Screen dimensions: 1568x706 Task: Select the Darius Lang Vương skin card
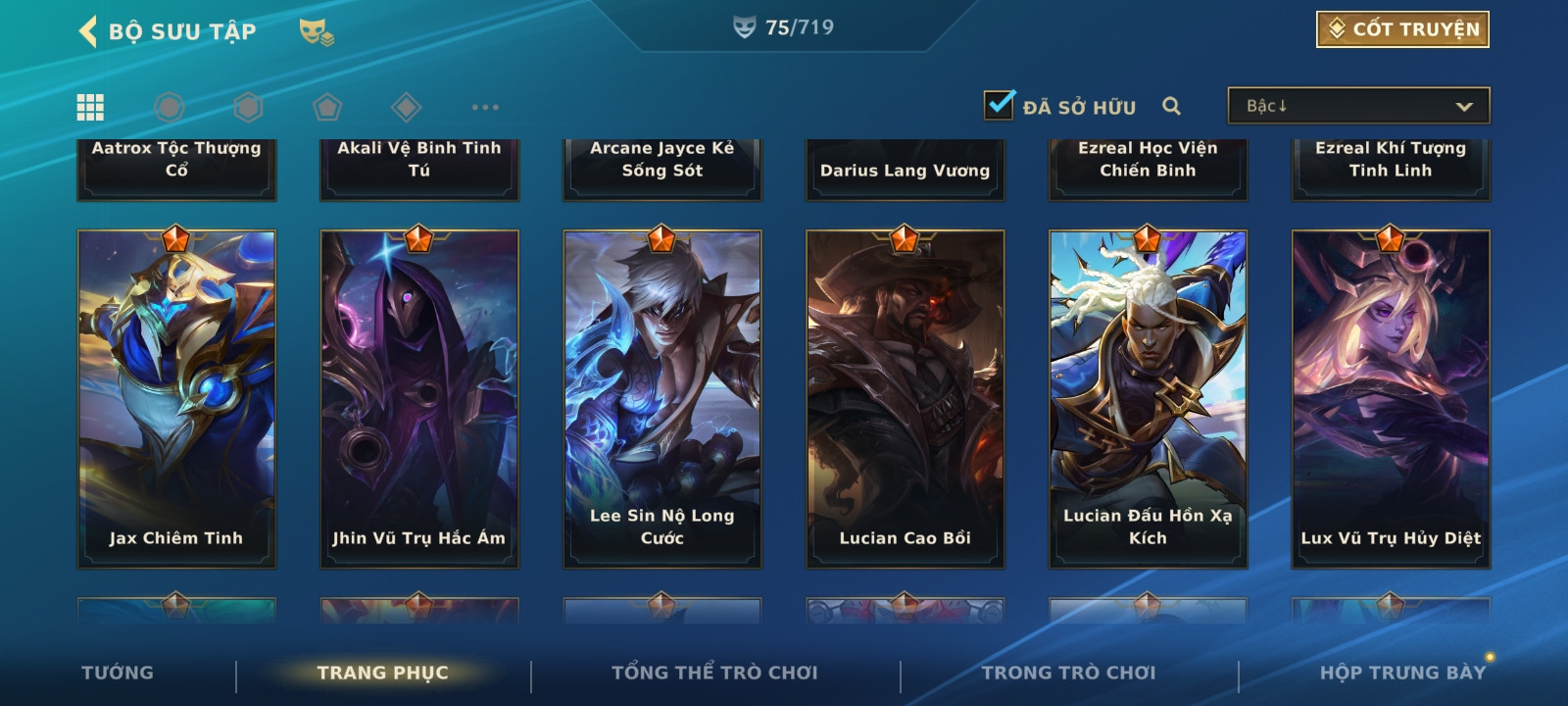(906, 170)
